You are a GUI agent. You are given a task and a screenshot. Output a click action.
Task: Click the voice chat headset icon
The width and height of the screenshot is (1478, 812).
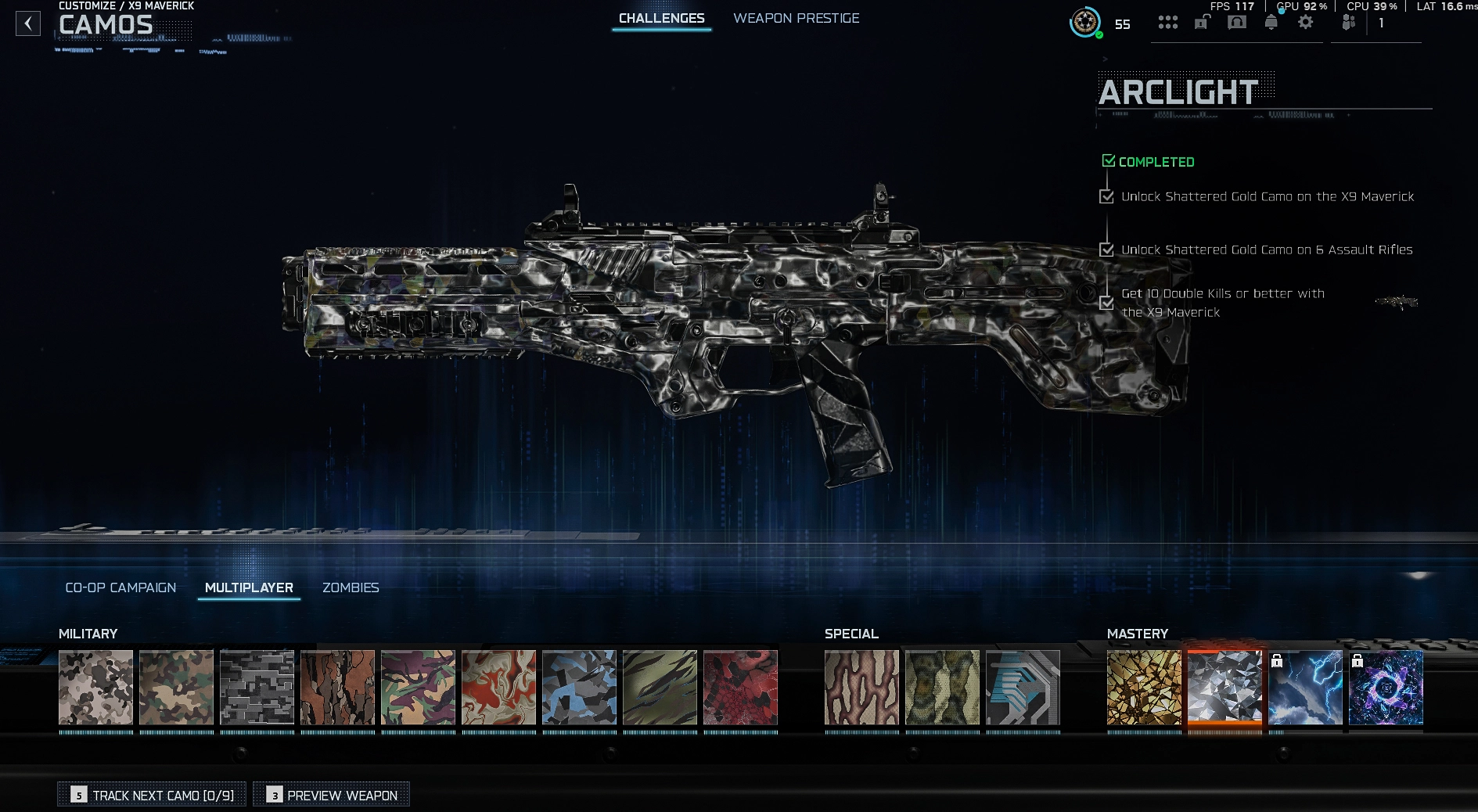point(1237,23)
